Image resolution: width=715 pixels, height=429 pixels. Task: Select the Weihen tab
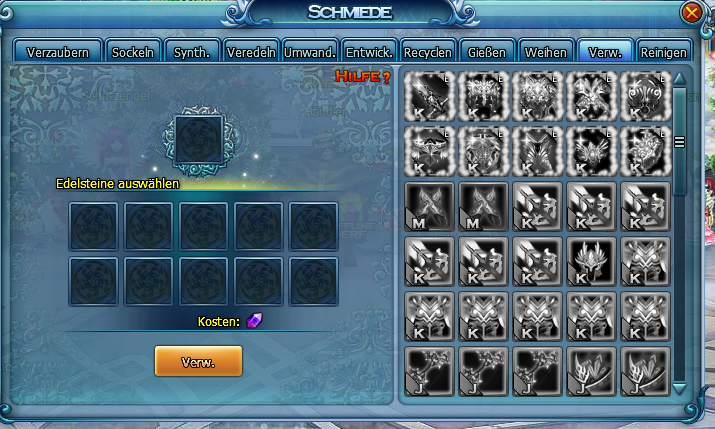(547, 52)
